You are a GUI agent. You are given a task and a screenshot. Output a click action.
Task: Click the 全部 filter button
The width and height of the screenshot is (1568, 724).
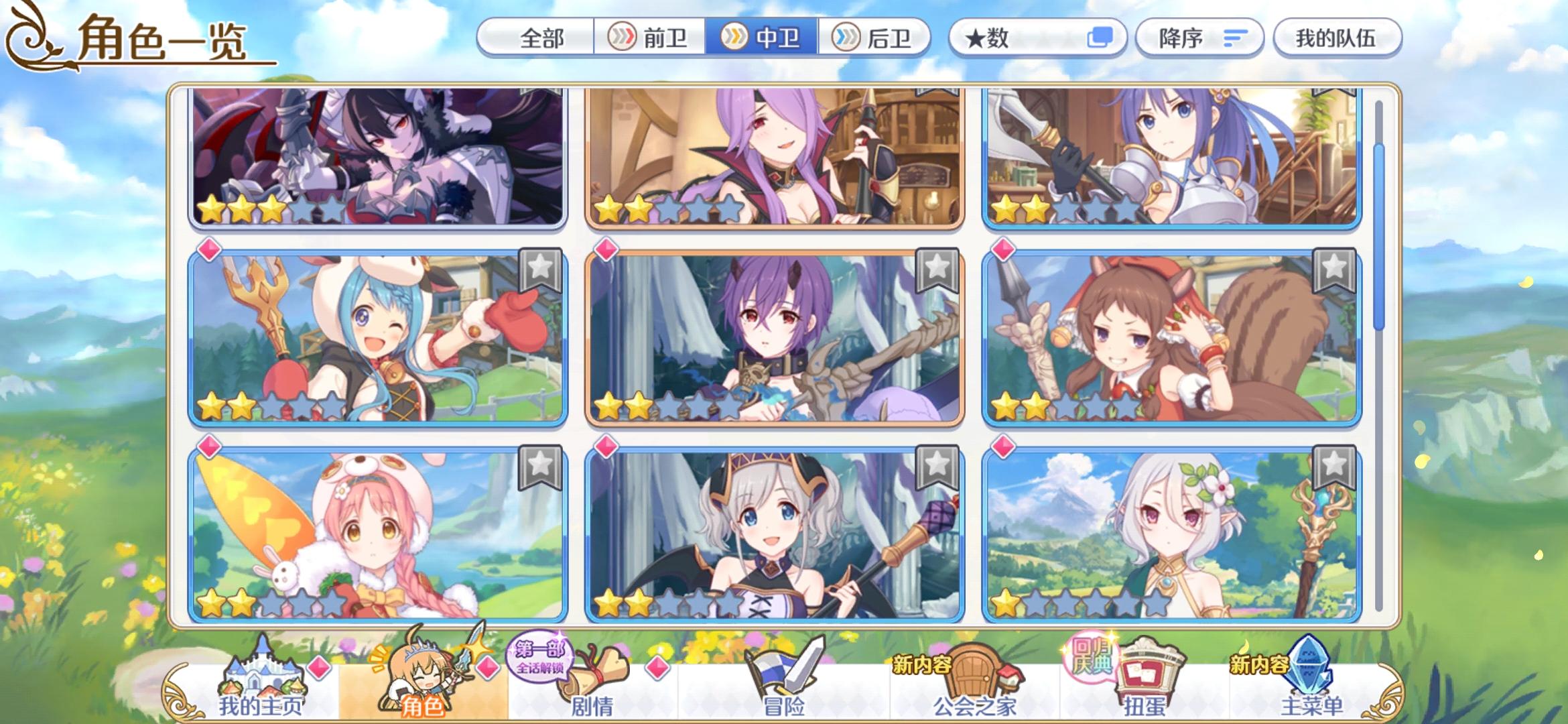pyautogui.click(x=544, y=39)
